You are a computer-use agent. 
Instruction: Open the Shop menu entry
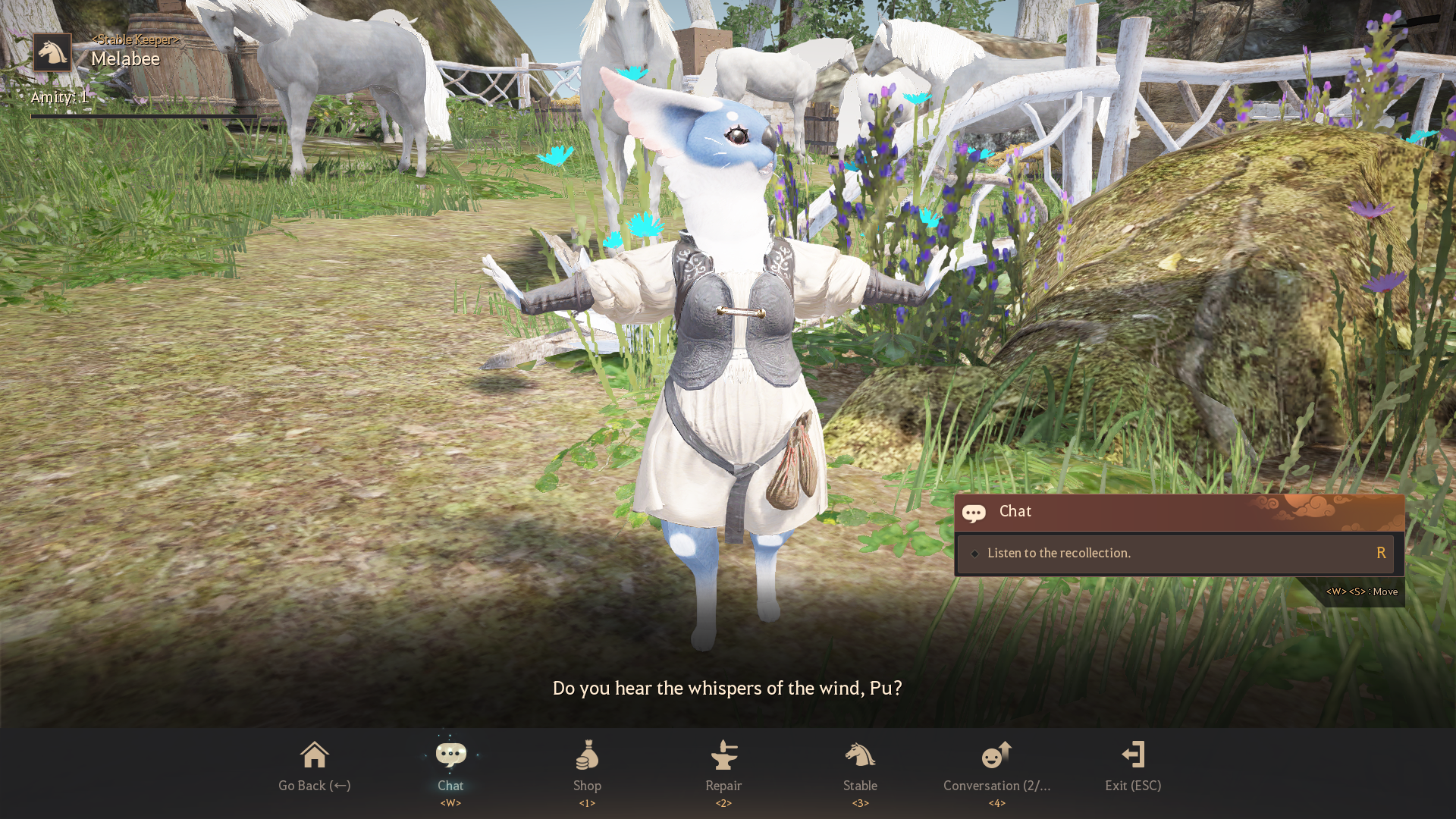587,786
